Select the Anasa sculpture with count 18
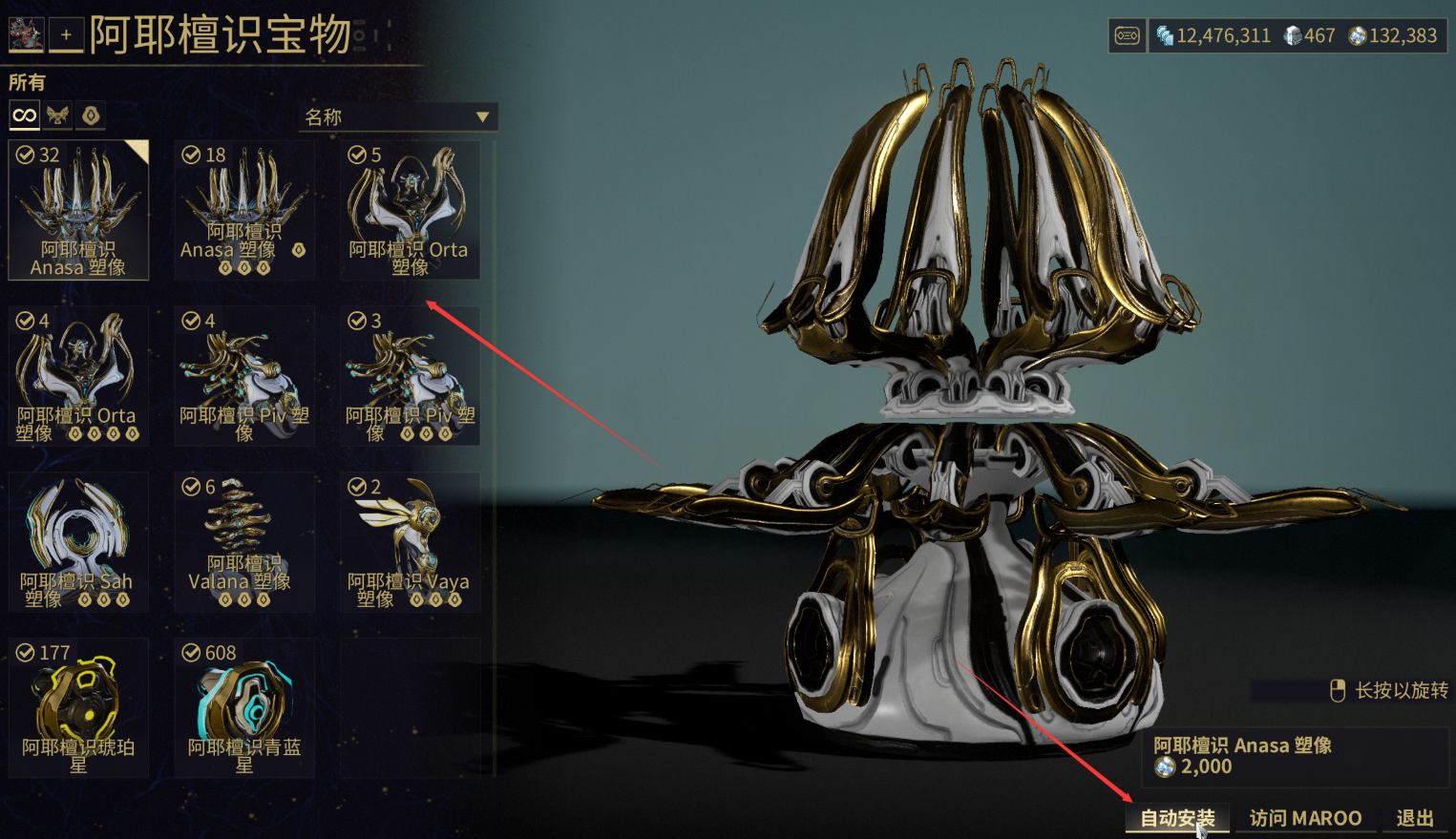Screen dimensions: 1456x839 point(243,210)
